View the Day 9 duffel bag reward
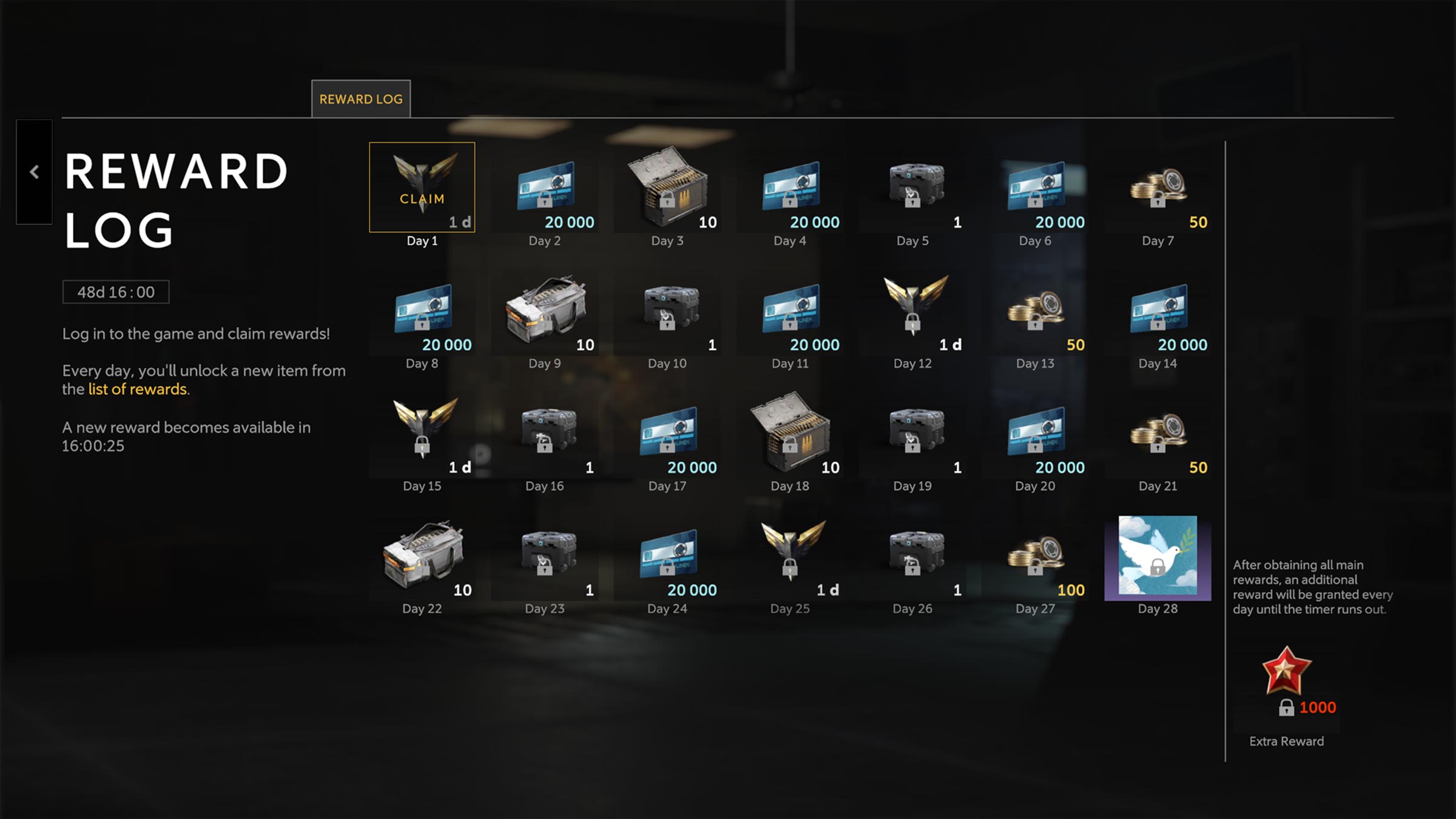 point(545,311)
